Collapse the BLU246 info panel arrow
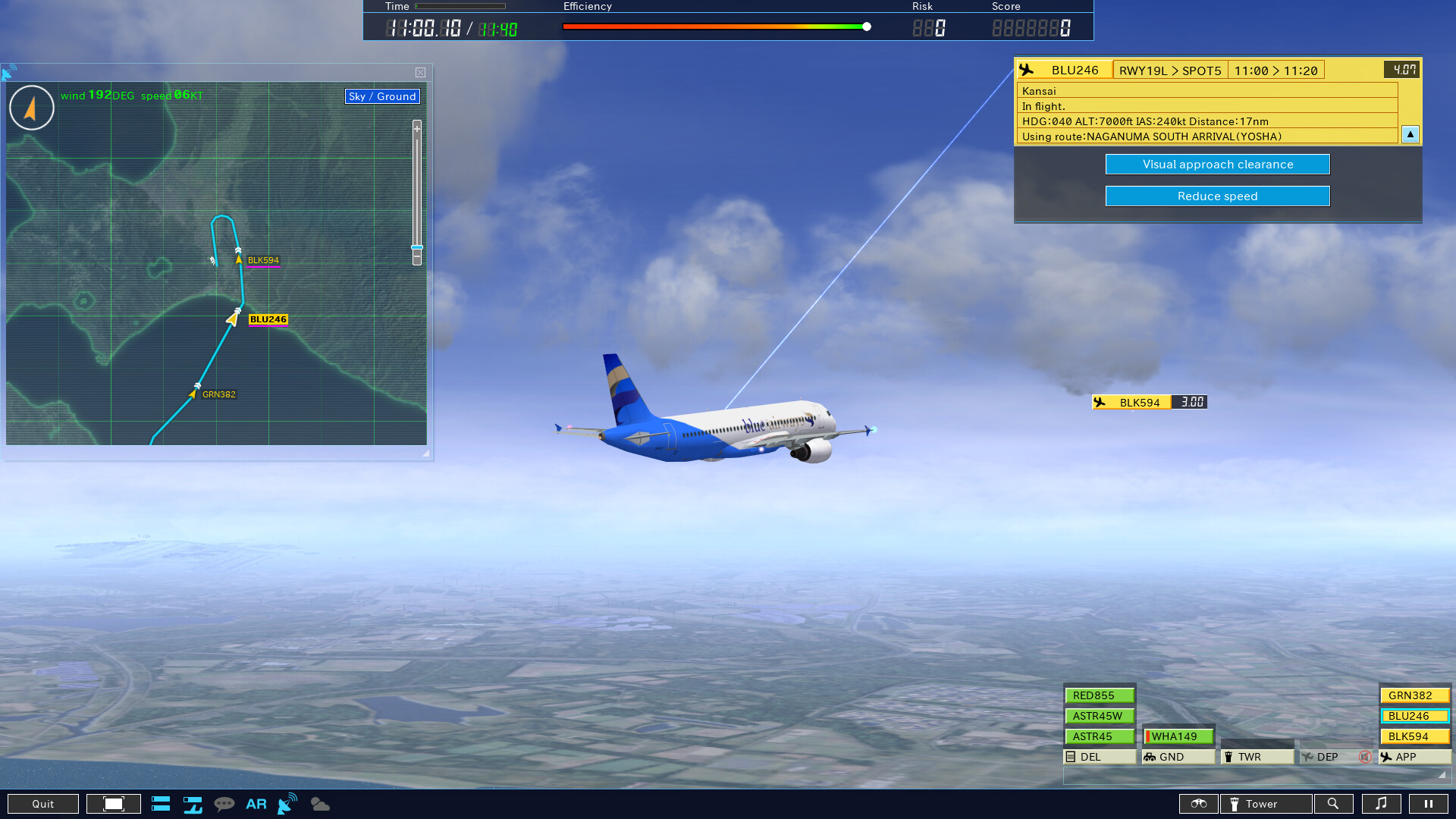1456x819 pixels. (x=1410, y=134)
